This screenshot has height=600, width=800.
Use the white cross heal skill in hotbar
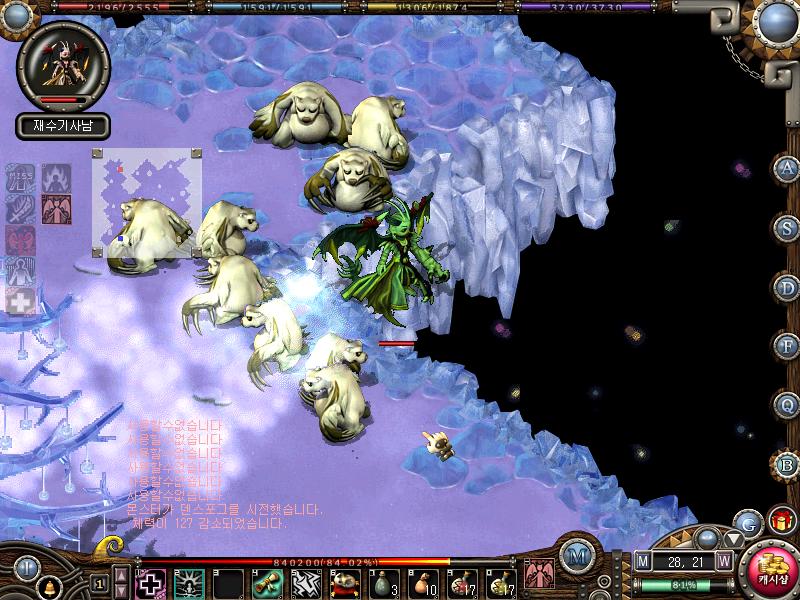[151, 583]
